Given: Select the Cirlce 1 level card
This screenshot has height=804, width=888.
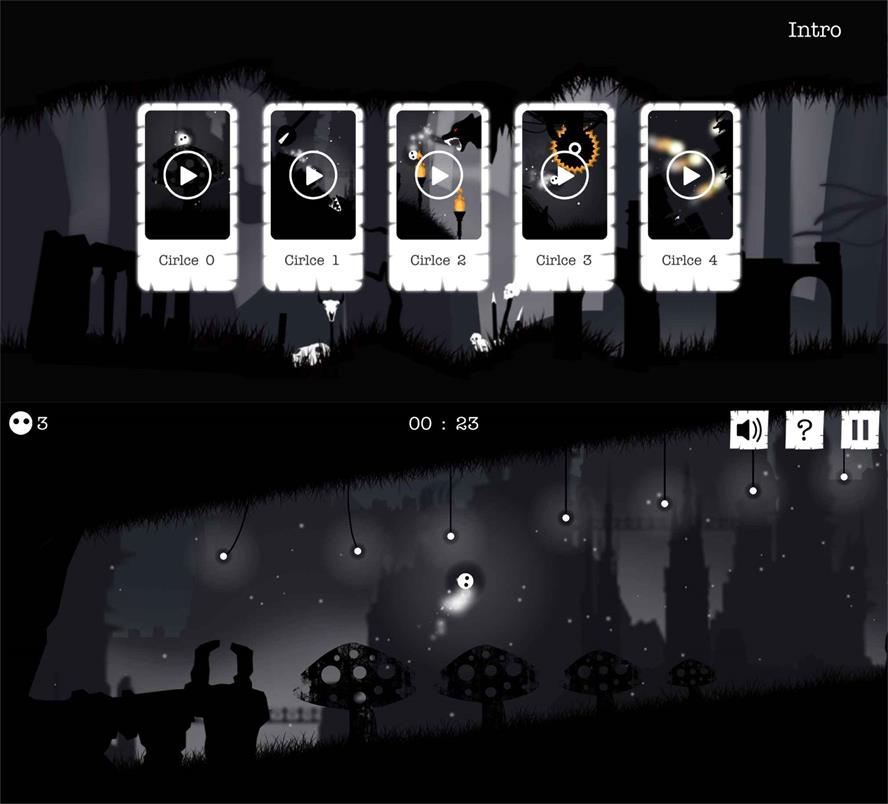Looking at the screenshot, I should 314,176.
